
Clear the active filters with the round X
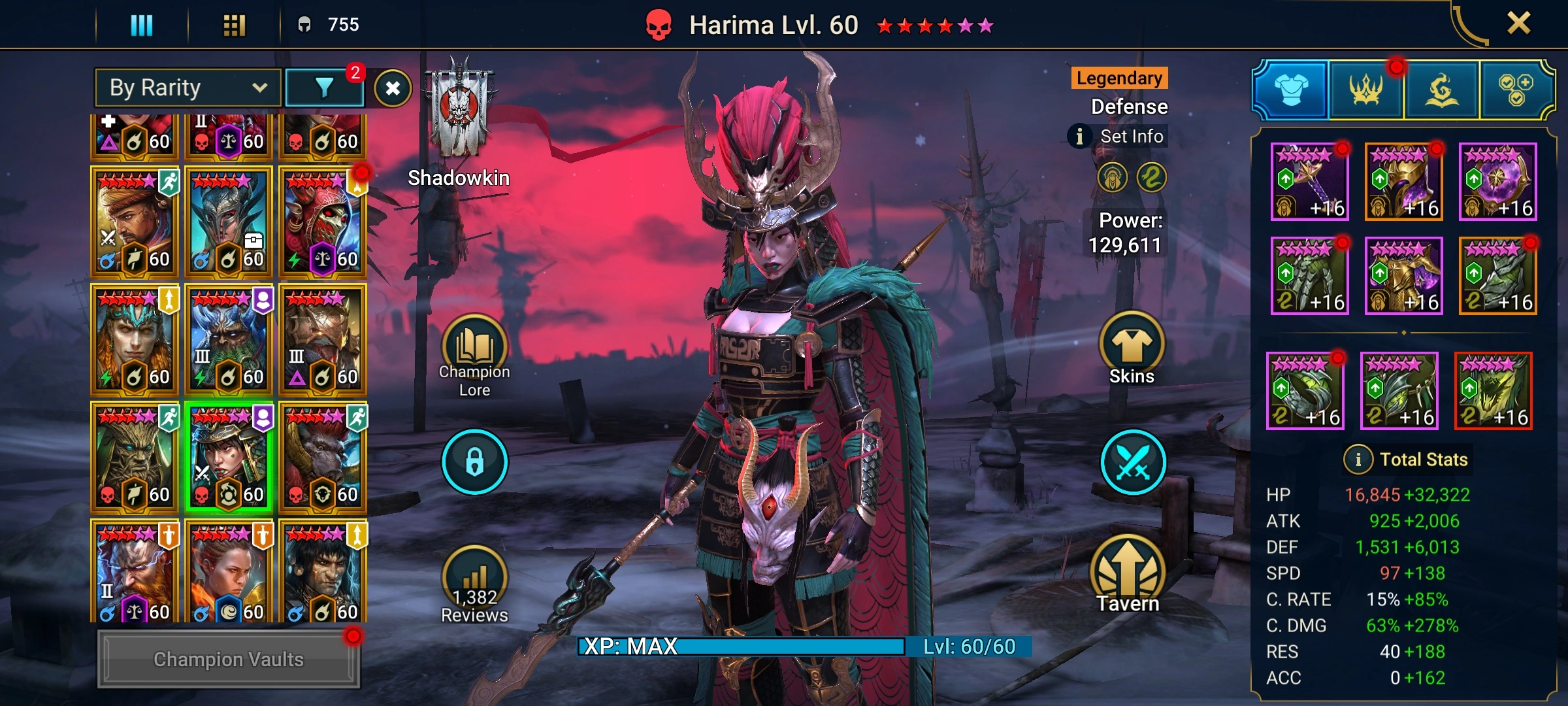393,88
